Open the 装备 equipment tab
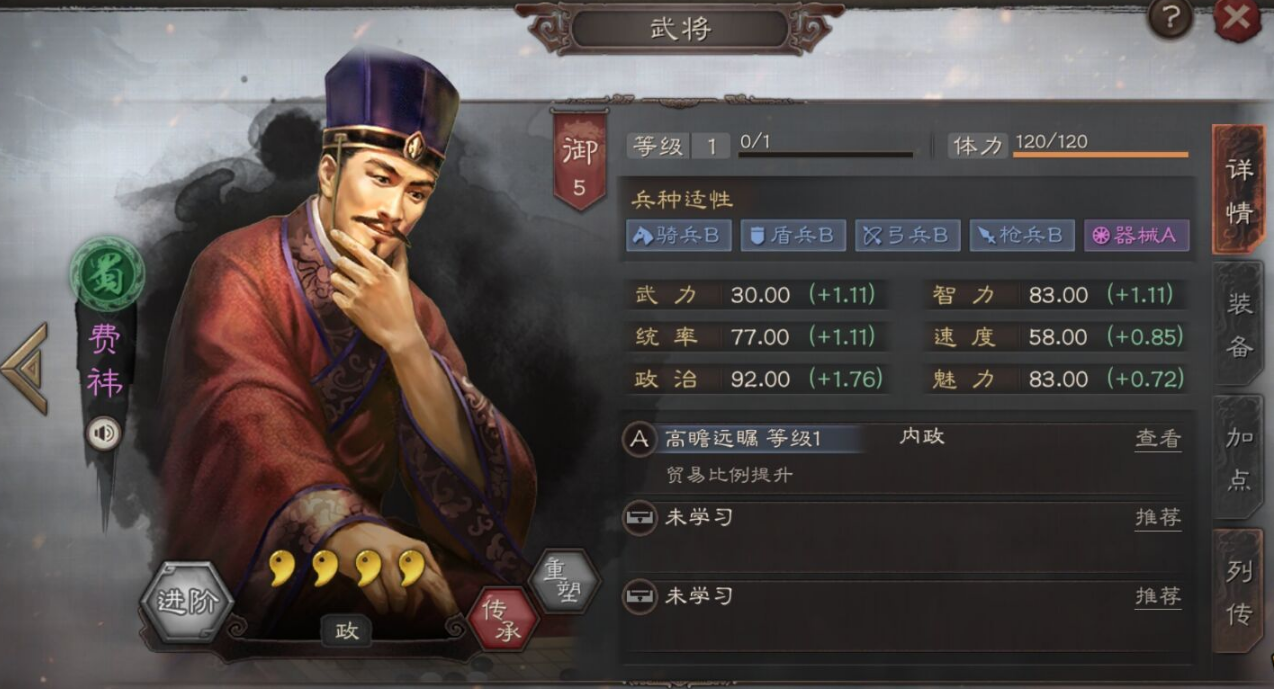This screenshot has width=1274, height=689. 1239,324
